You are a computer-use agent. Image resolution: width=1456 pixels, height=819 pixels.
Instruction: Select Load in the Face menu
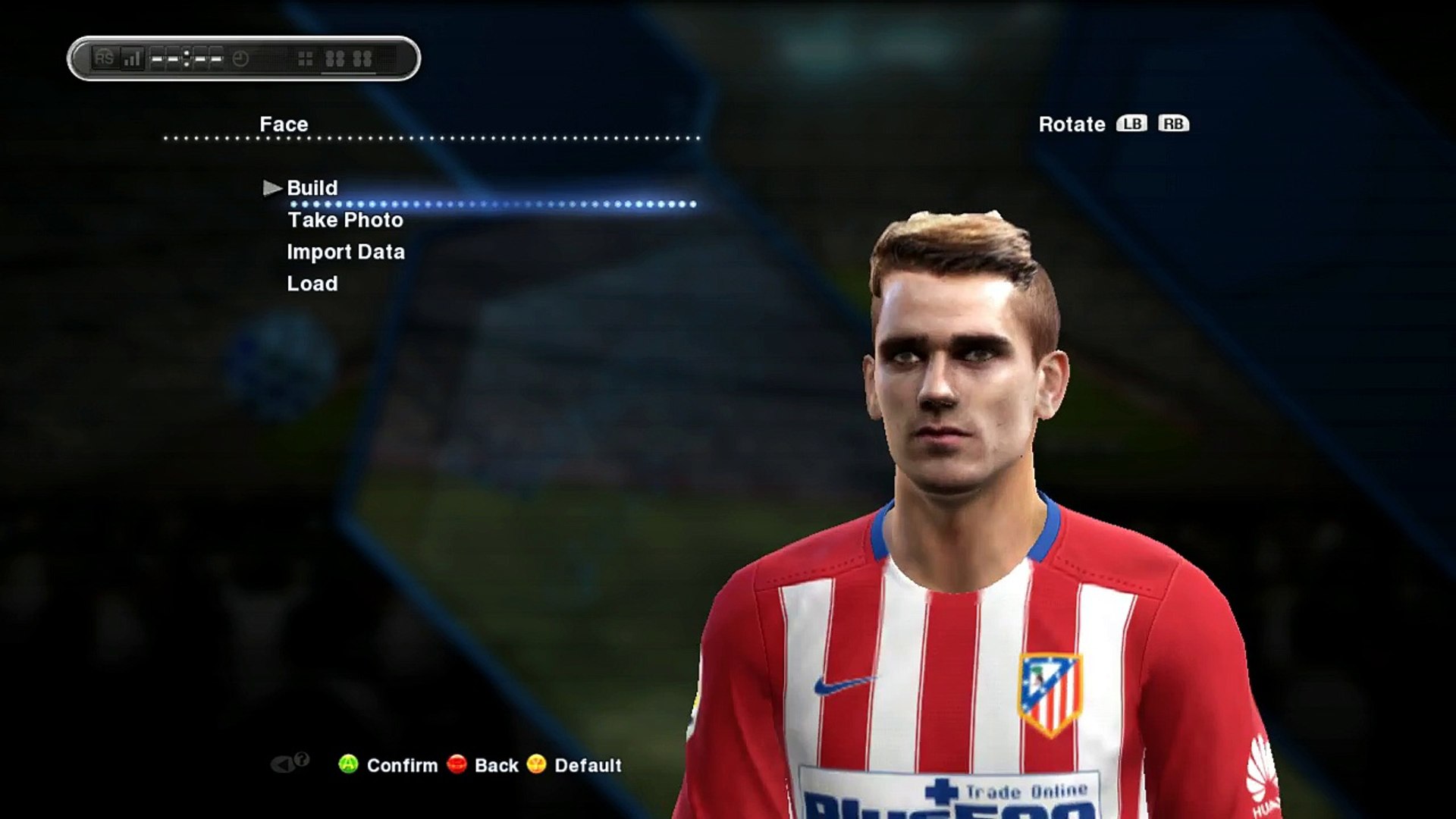tap(312, 284)
